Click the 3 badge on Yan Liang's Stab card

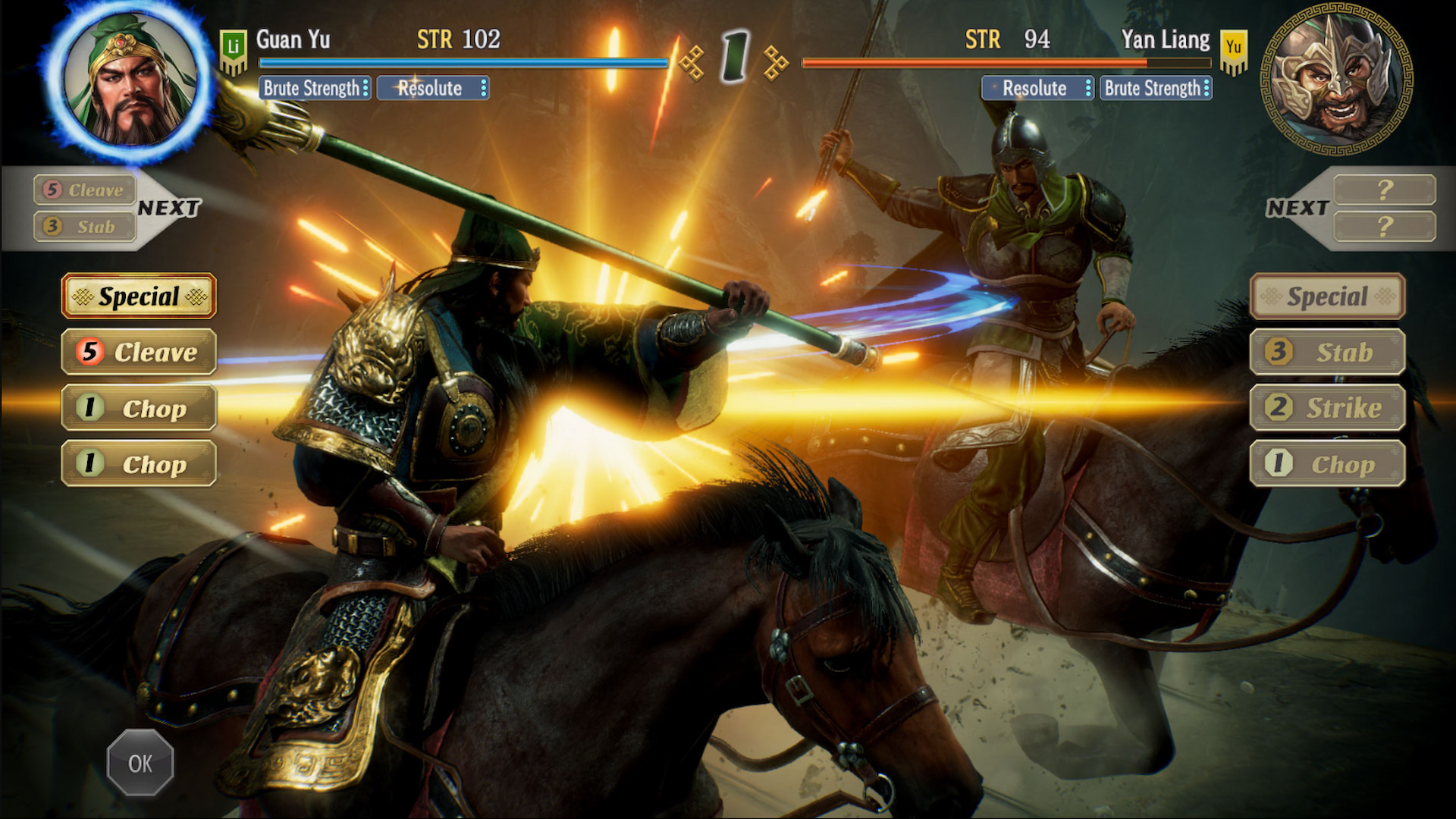click(x=1279, y=352)
